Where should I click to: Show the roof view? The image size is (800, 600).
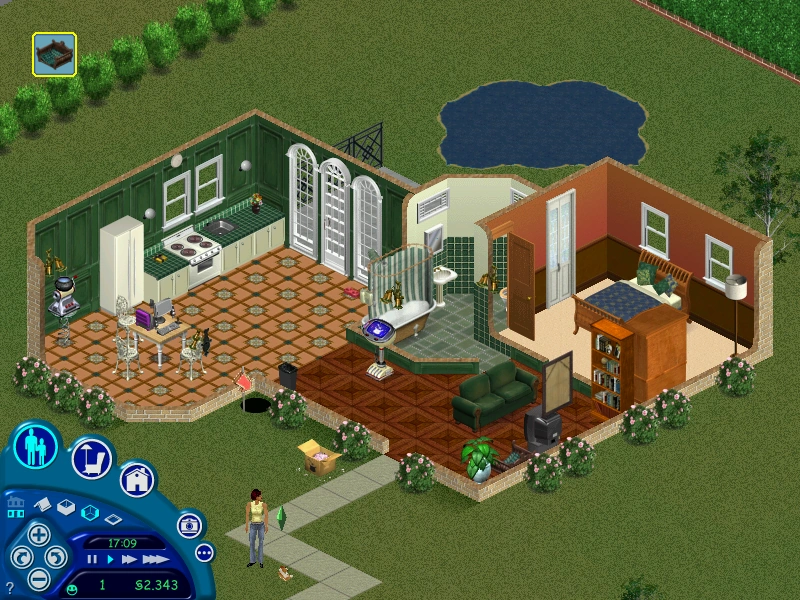(x=44, y=505)
